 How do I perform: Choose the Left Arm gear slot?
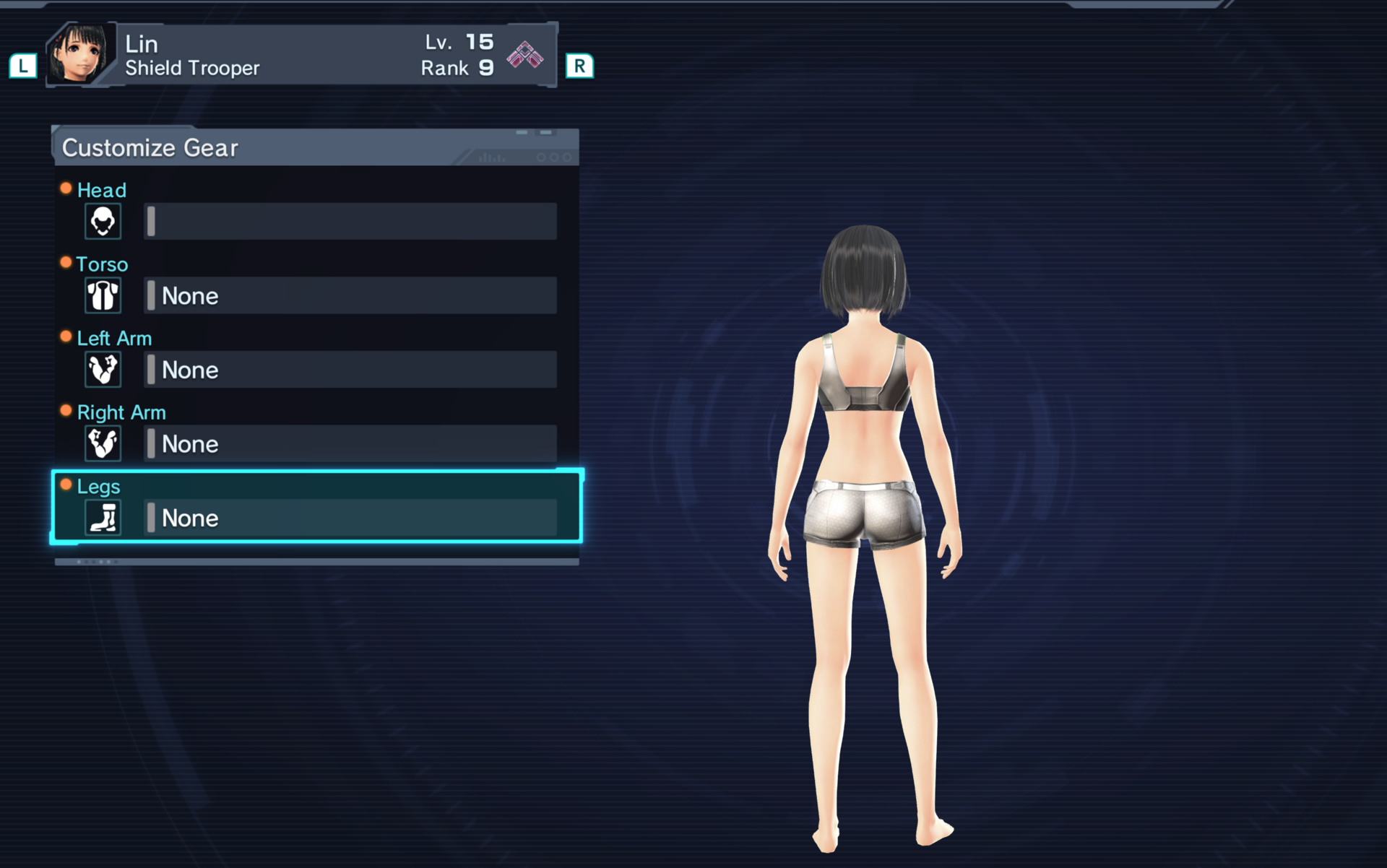(x=350, y=370)
